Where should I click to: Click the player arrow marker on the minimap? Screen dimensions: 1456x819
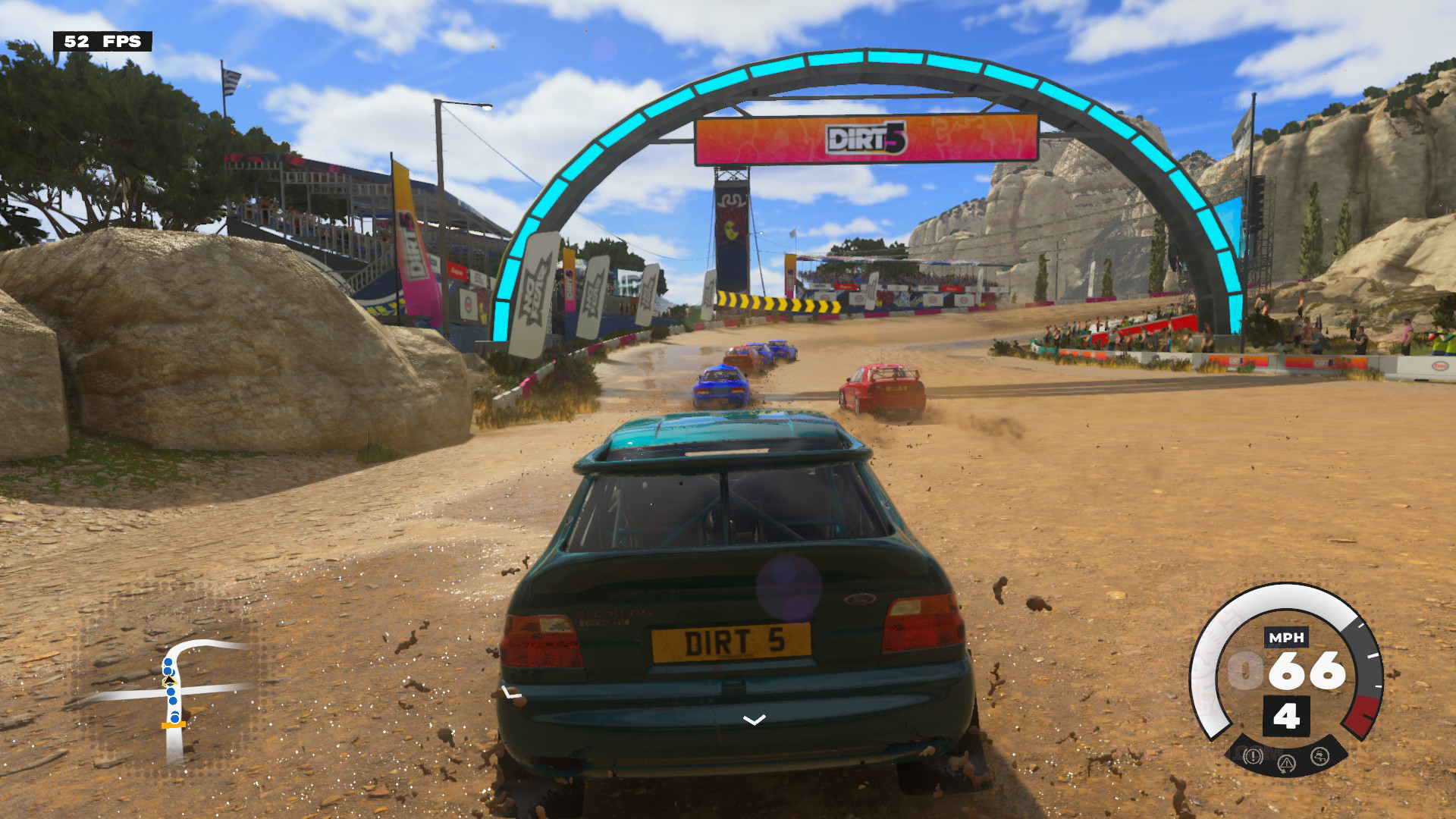[169, 681]
